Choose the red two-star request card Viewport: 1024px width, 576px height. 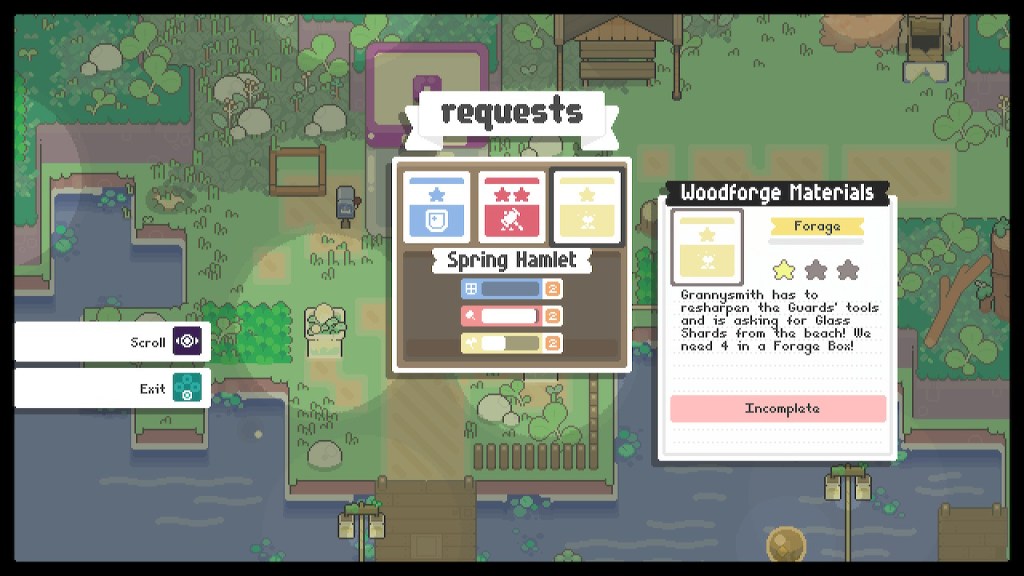[512, 207]
